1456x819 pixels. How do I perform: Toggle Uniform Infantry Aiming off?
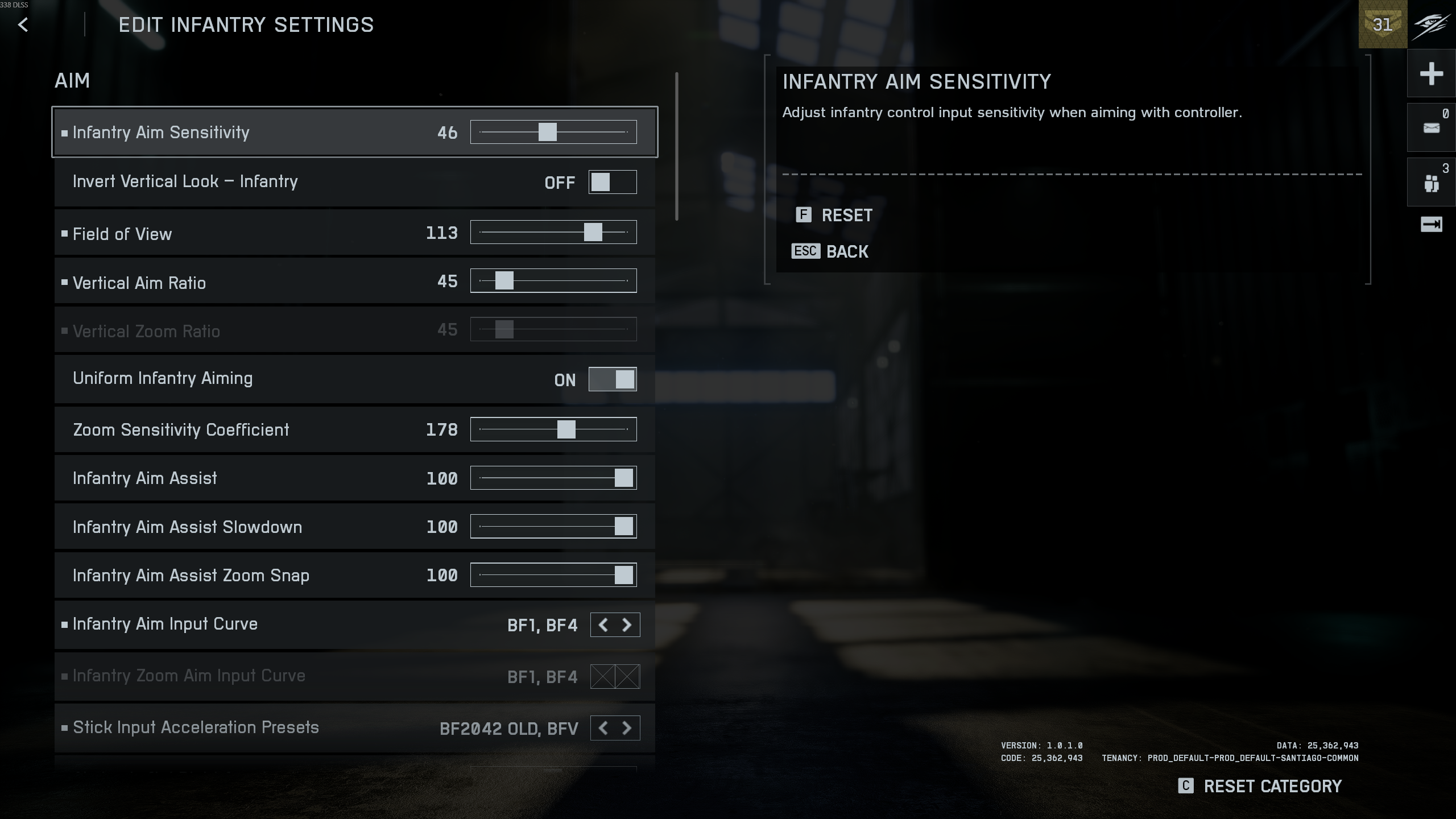tap(612, 379)
